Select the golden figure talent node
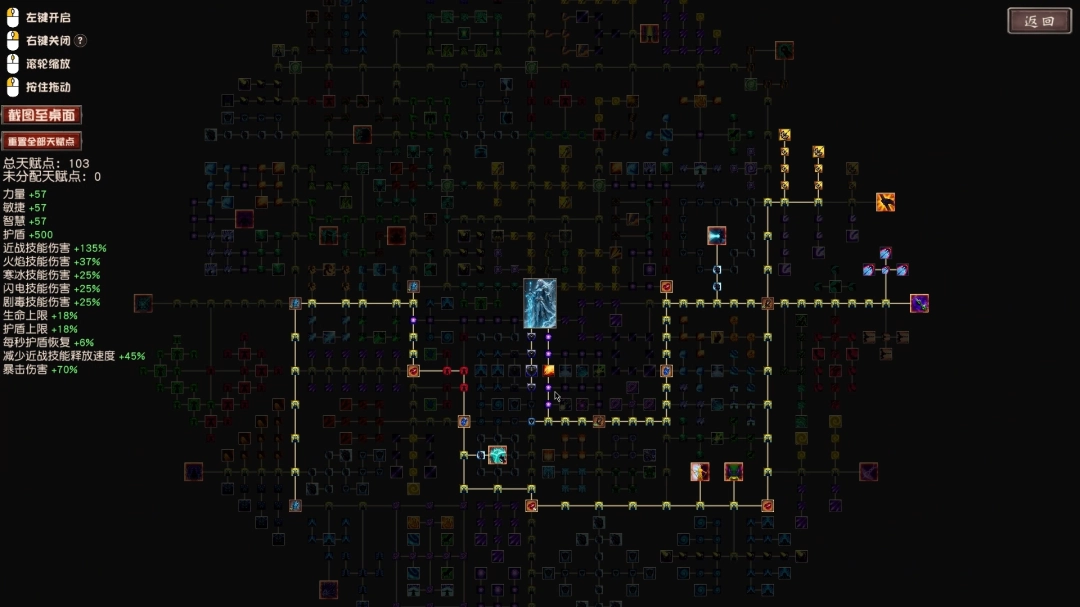 700,471
